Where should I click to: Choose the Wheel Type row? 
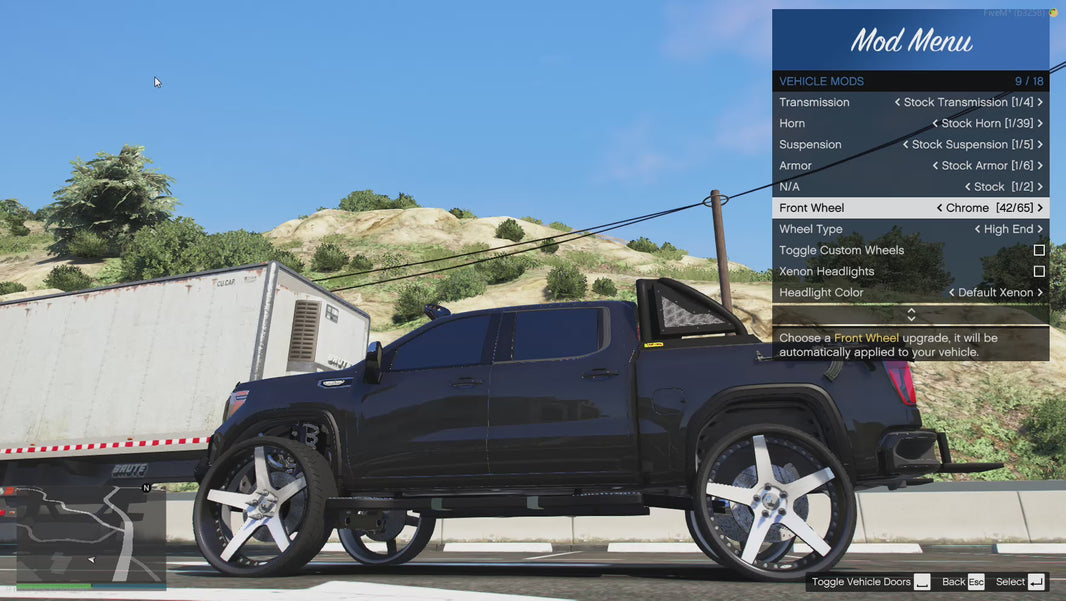click(x=910, y=229)
